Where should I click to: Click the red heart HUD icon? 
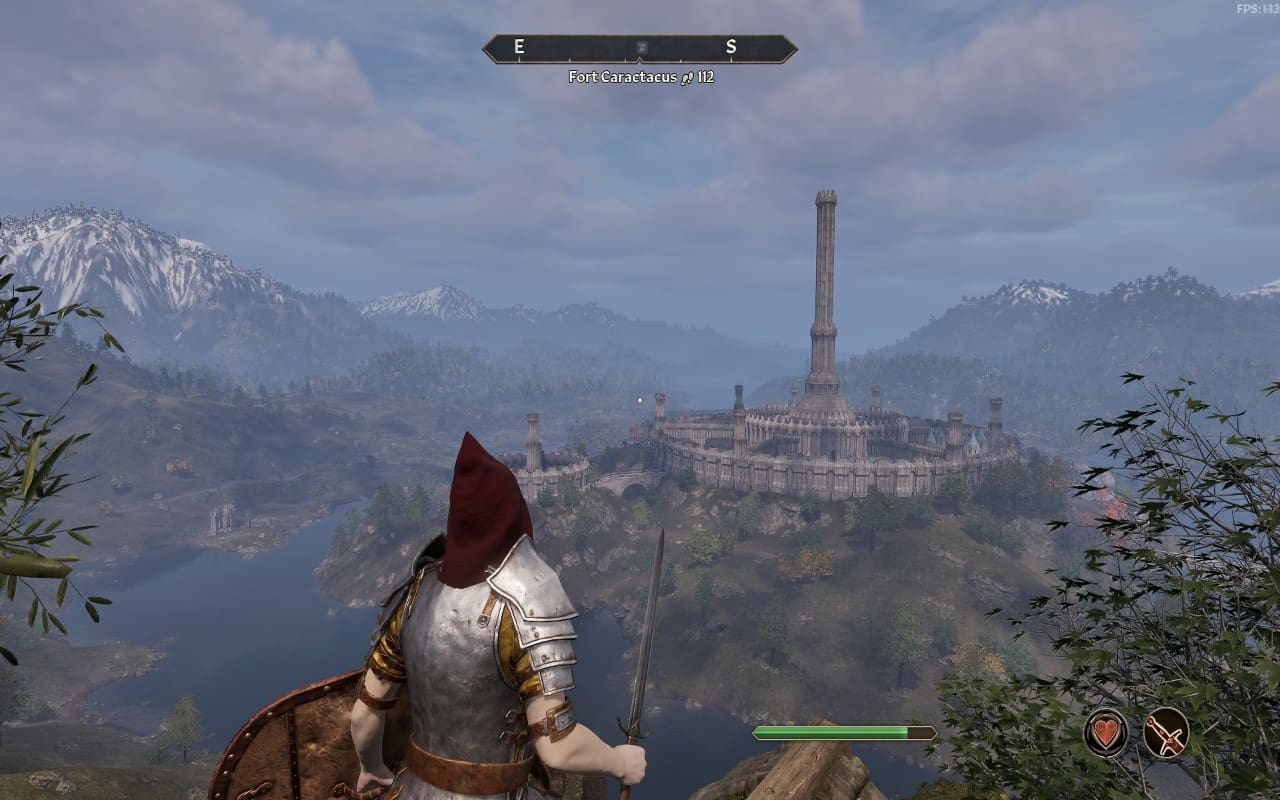(x=1106, y=733)
